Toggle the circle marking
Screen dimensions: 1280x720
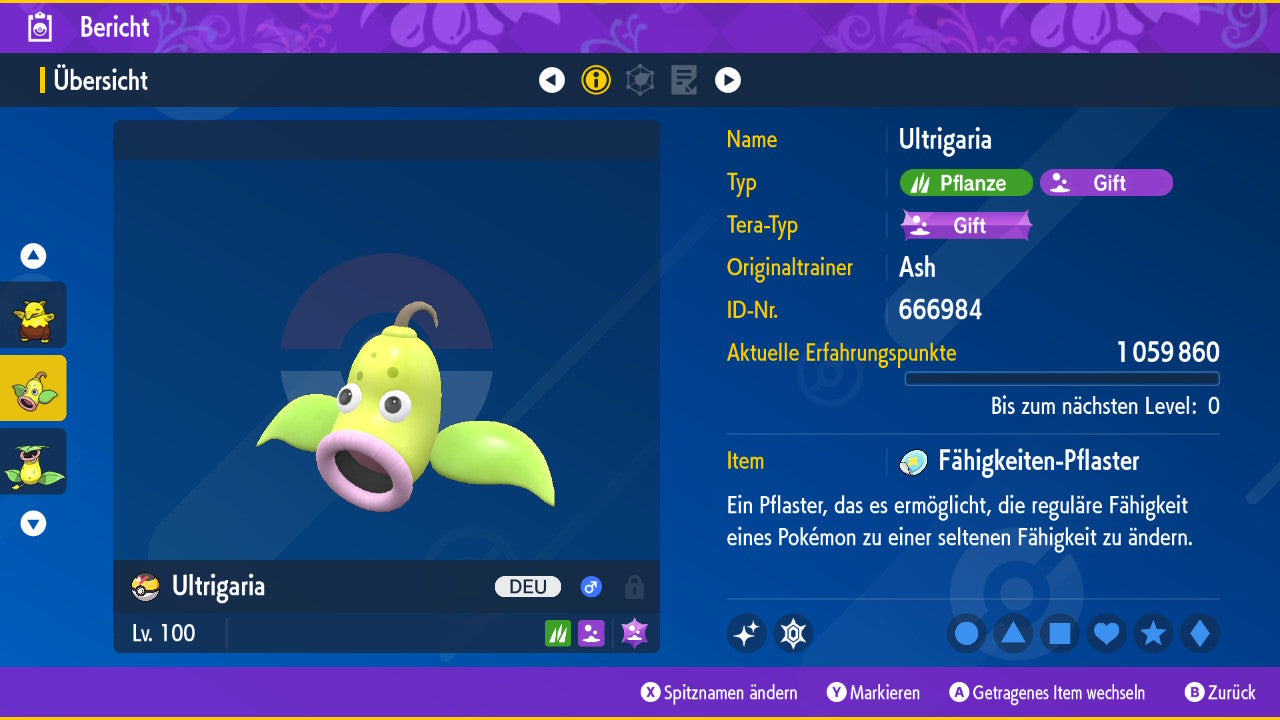[967, 634]
